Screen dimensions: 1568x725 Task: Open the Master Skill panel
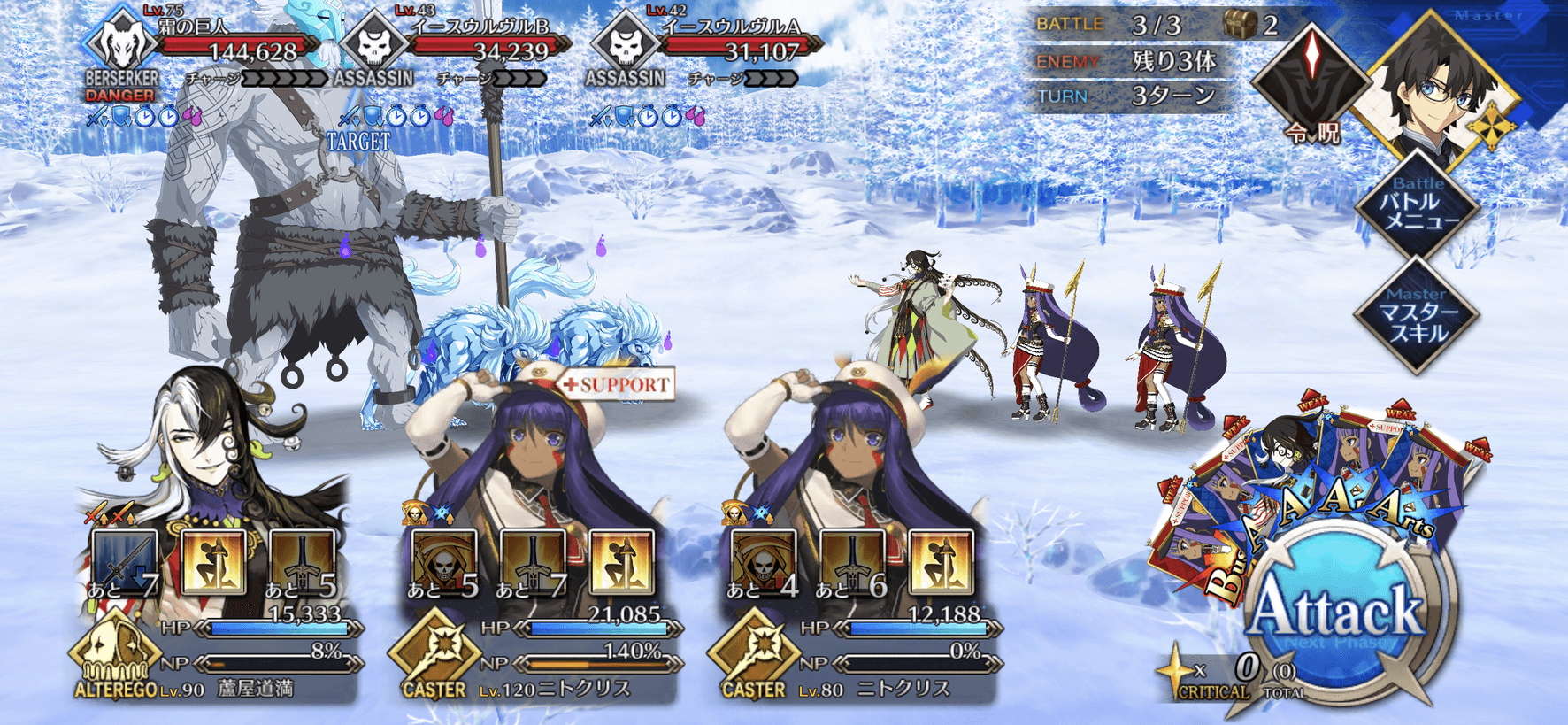(x=1418, y=316)
